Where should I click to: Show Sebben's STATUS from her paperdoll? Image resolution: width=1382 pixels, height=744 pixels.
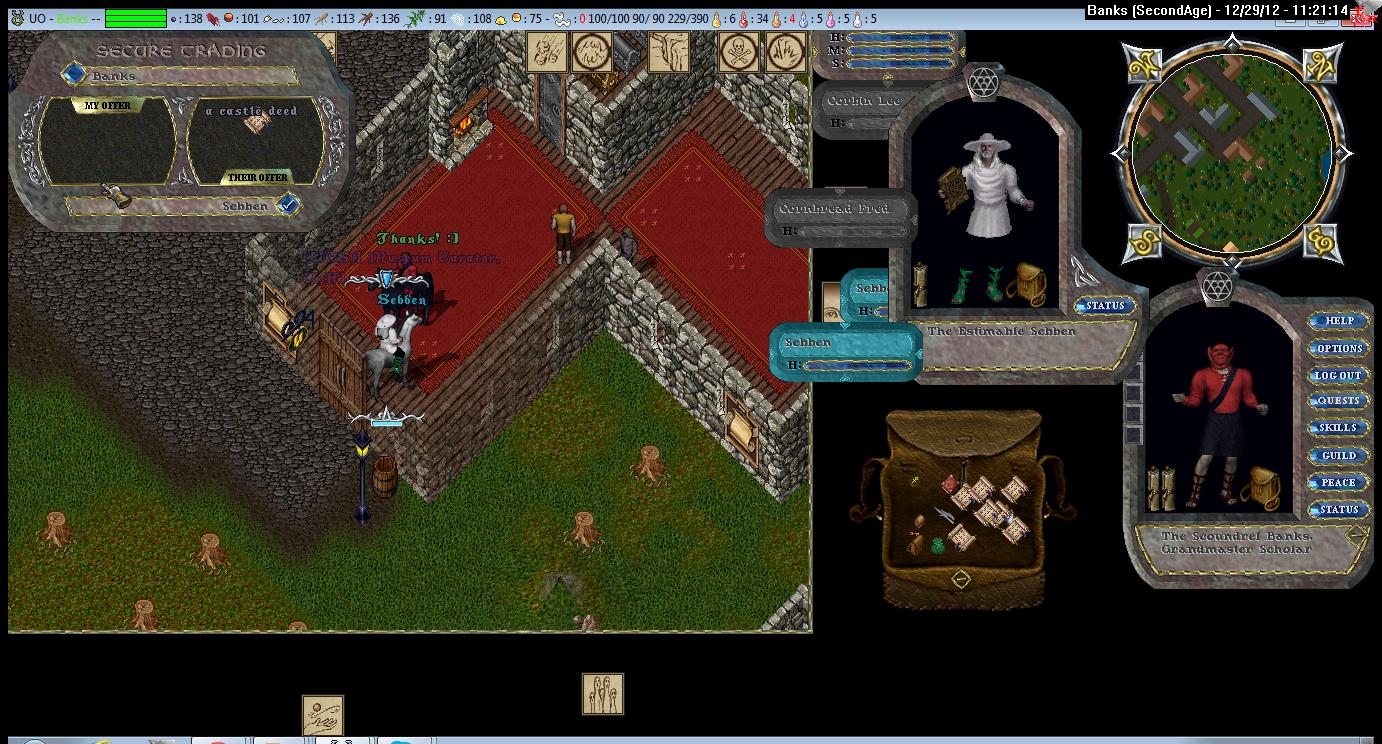(1105, 306)
